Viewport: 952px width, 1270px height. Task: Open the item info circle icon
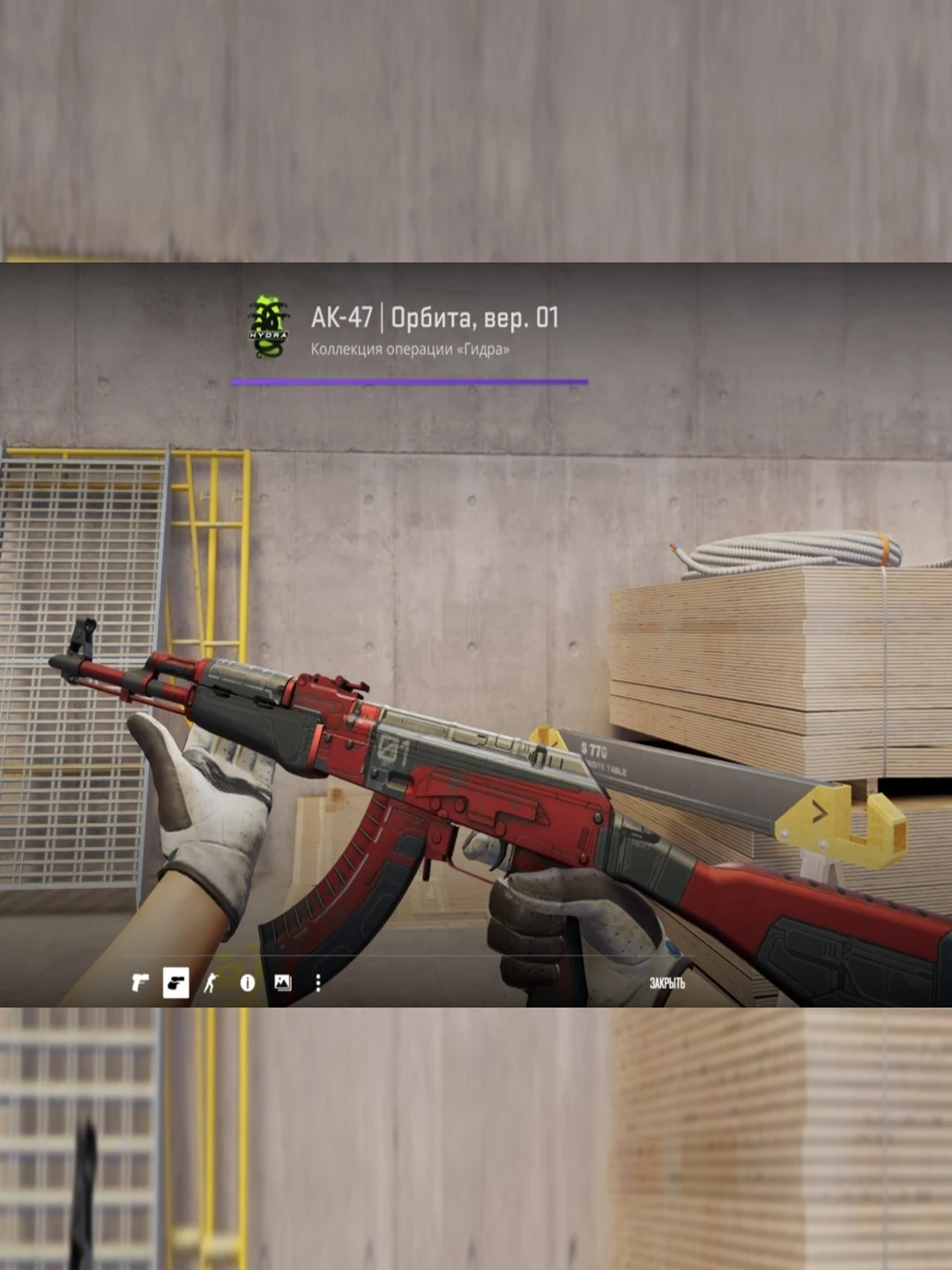pos(247,982)
